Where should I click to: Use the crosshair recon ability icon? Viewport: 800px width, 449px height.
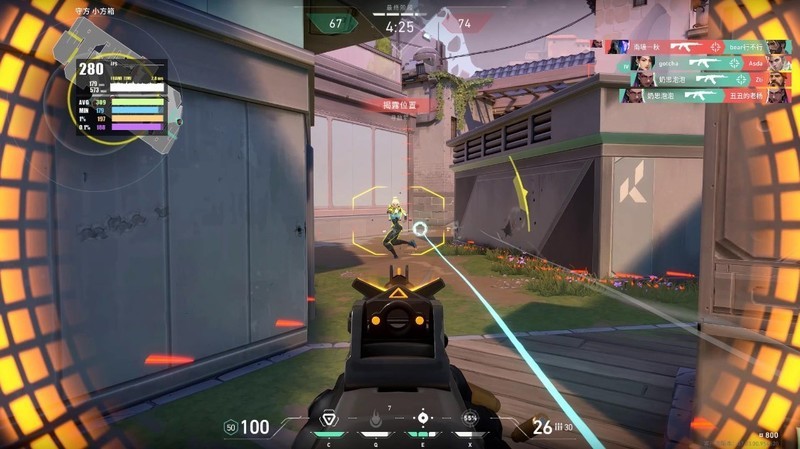point(423,418)
